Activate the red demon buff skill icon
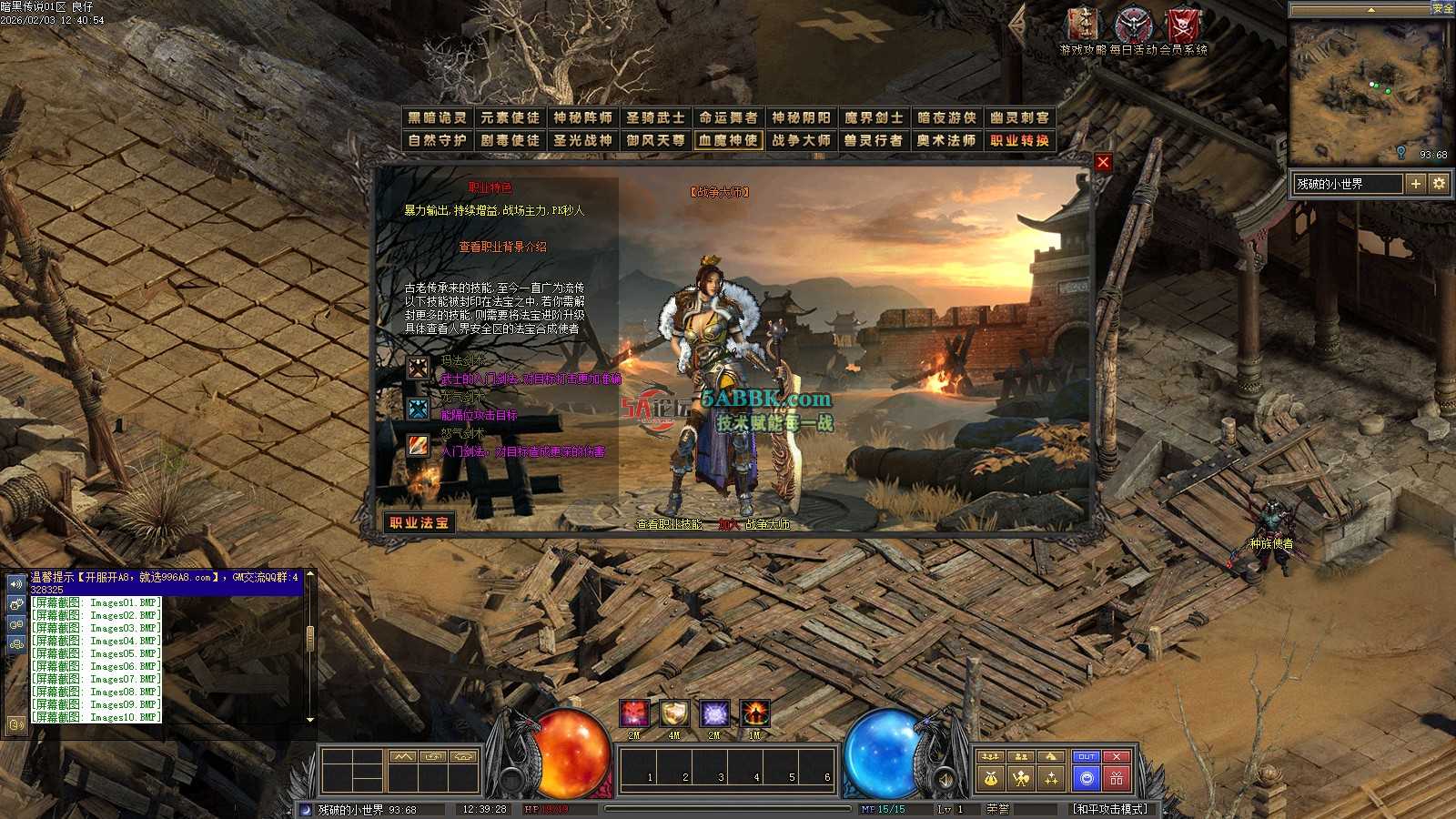 tap(635, 713)
